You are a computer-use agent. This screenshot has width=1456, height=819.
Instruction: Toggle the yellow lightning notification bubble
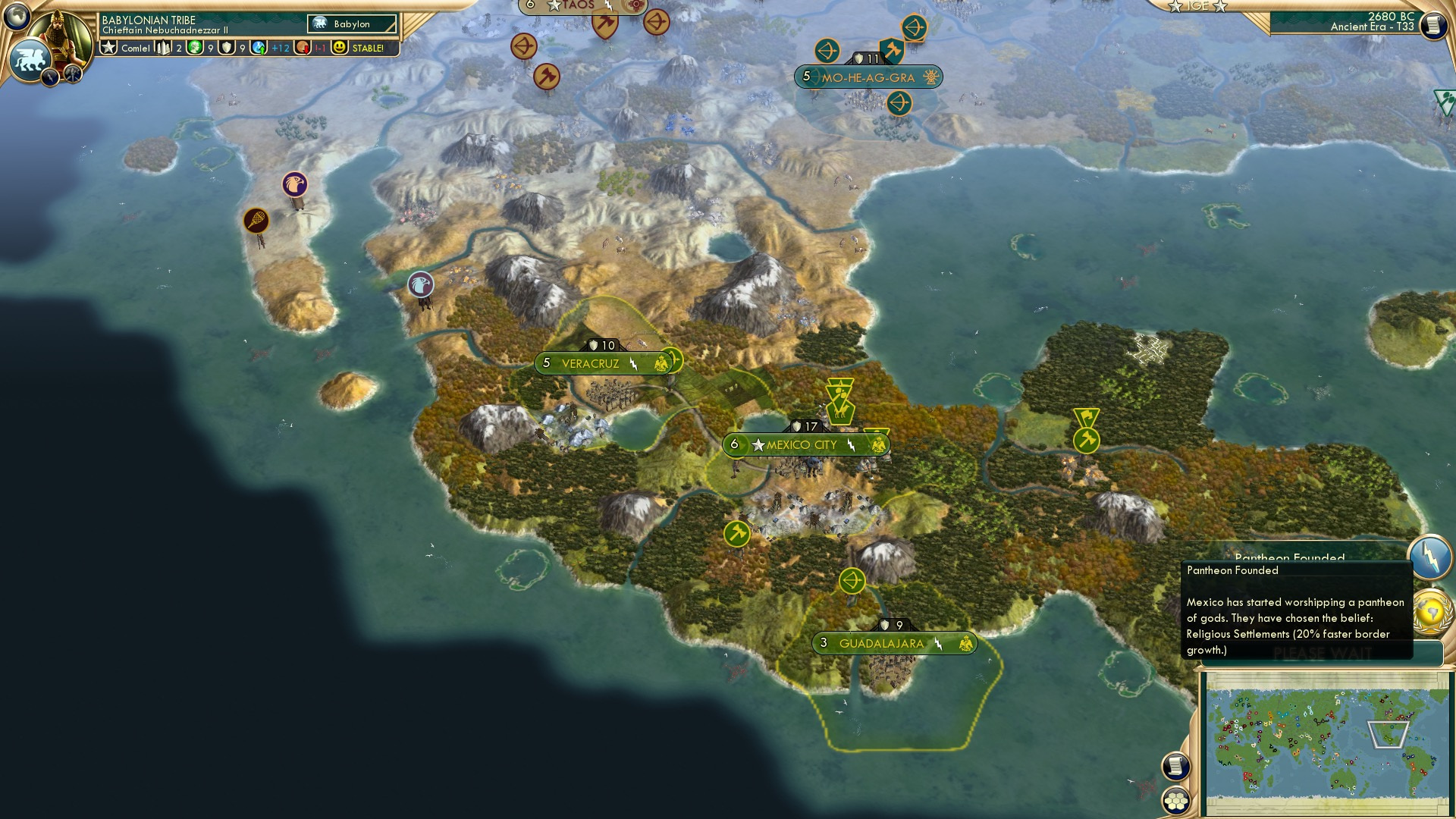coord(1428,556)
